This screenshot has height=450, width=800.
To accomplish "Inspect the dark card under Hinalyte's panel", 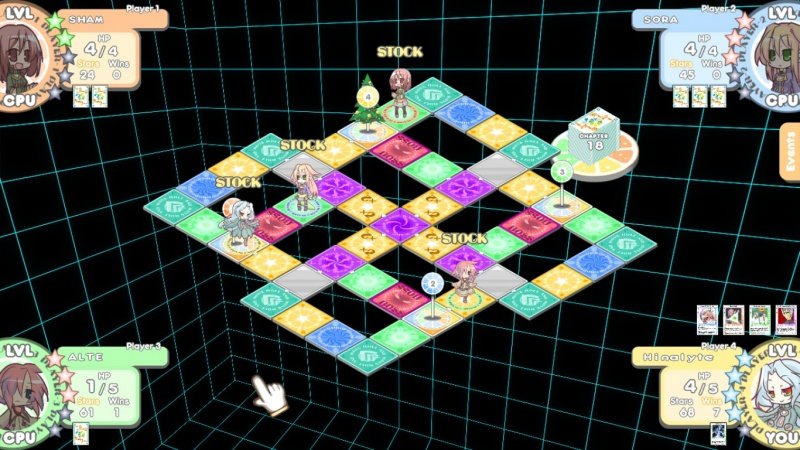I will coord(717,433).
